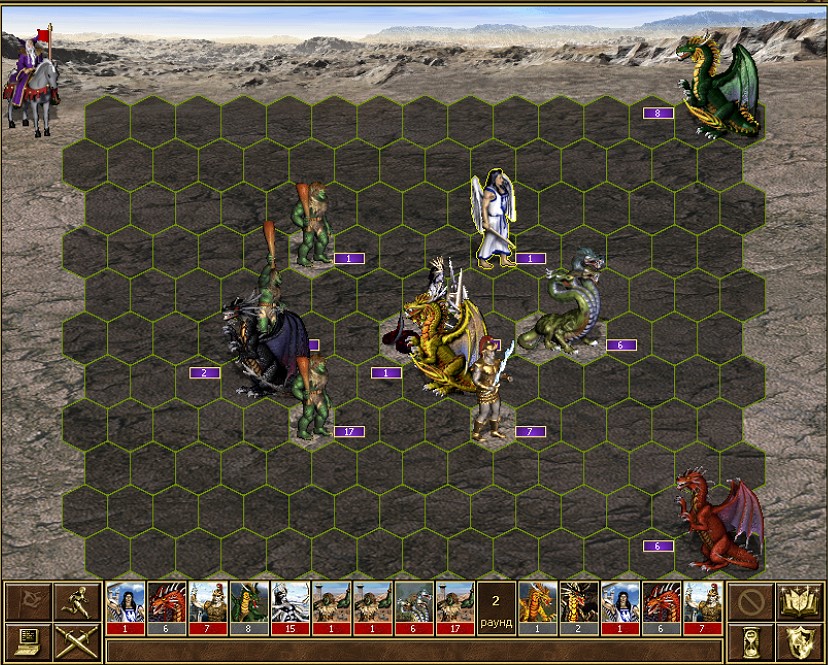The height and width of the screenshot is (665, 828).
Task: Choose the queue portrait showing stack of 17
Action: pyautogui.click(x=455, y=607)
